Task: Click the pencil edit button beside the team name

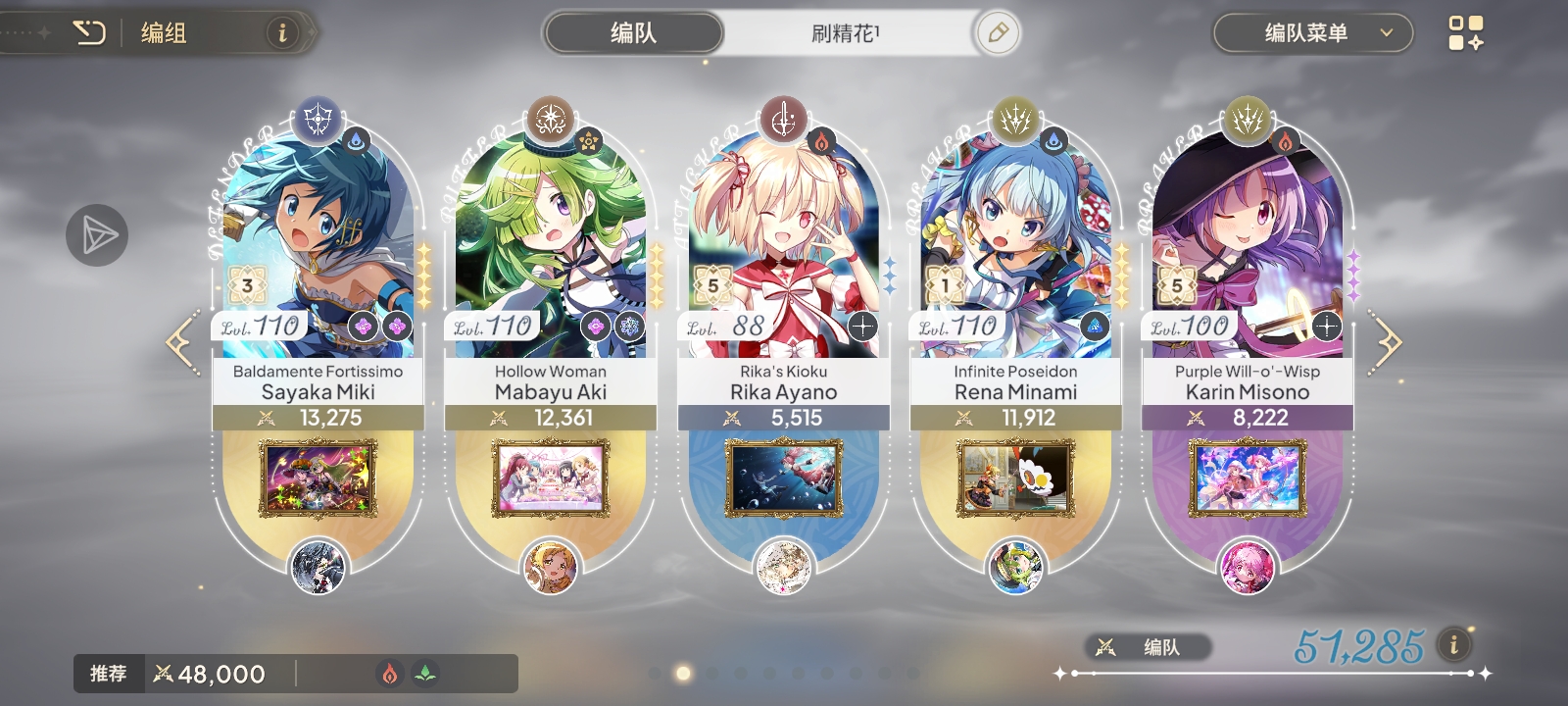Action: click(996, 32)
